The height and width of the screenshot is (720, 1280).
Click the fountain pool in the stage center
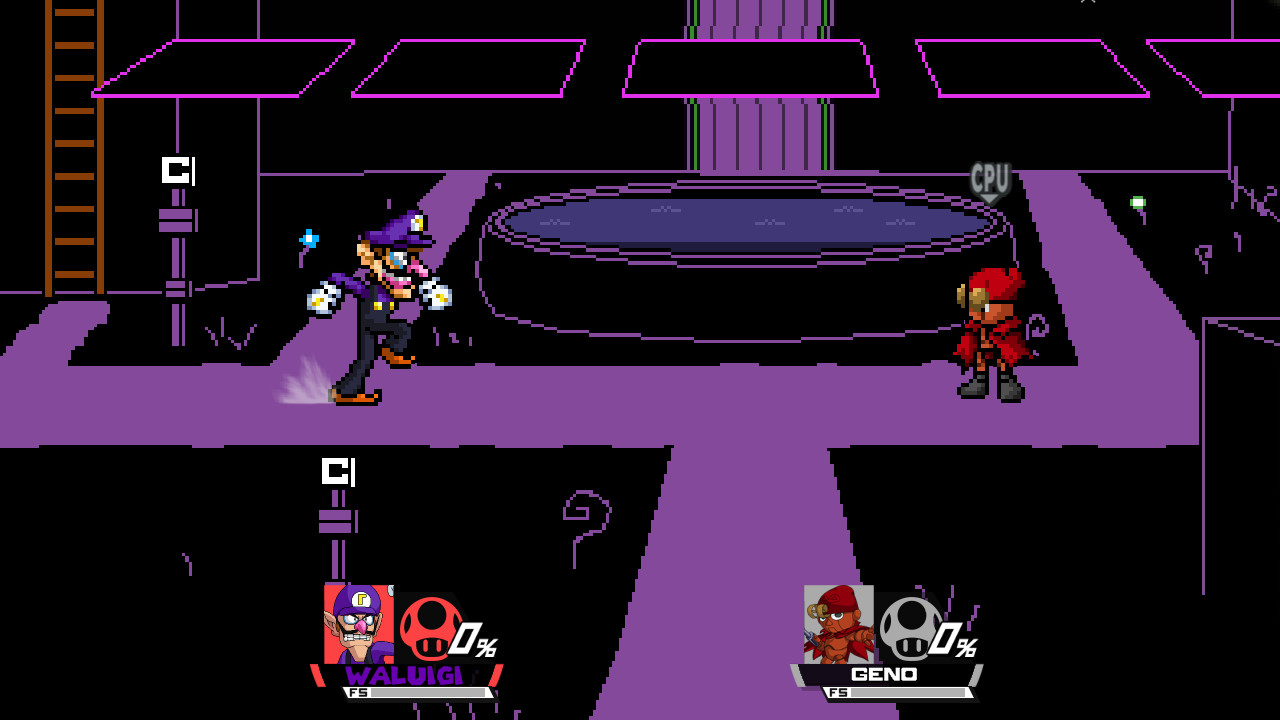point(740,220)
